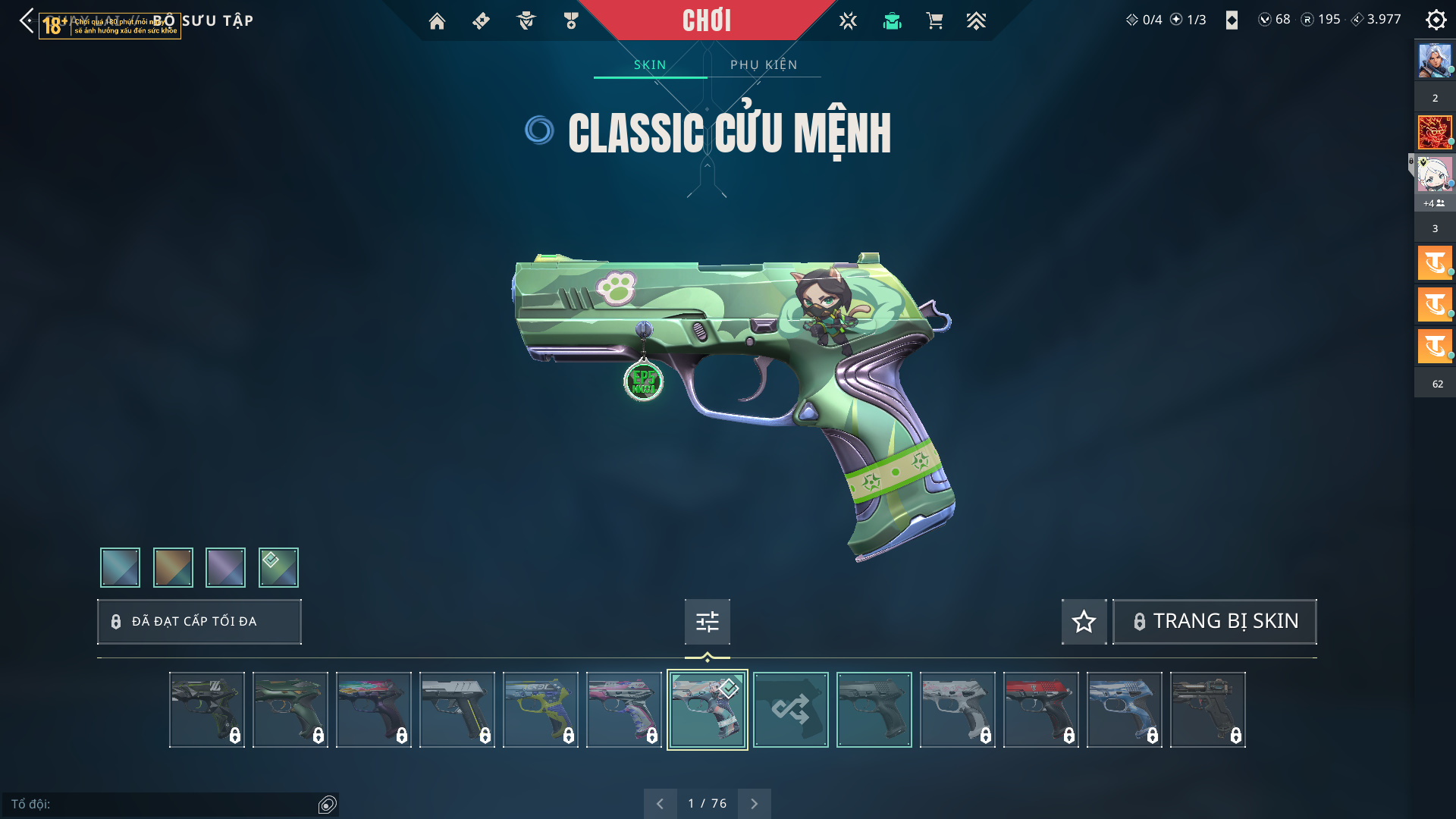Image resolution: width=1456 pixels, height=819 pixels.
Task: Open the skin filter sliders button
Action: pyautogui.click(x=707, y=622)
